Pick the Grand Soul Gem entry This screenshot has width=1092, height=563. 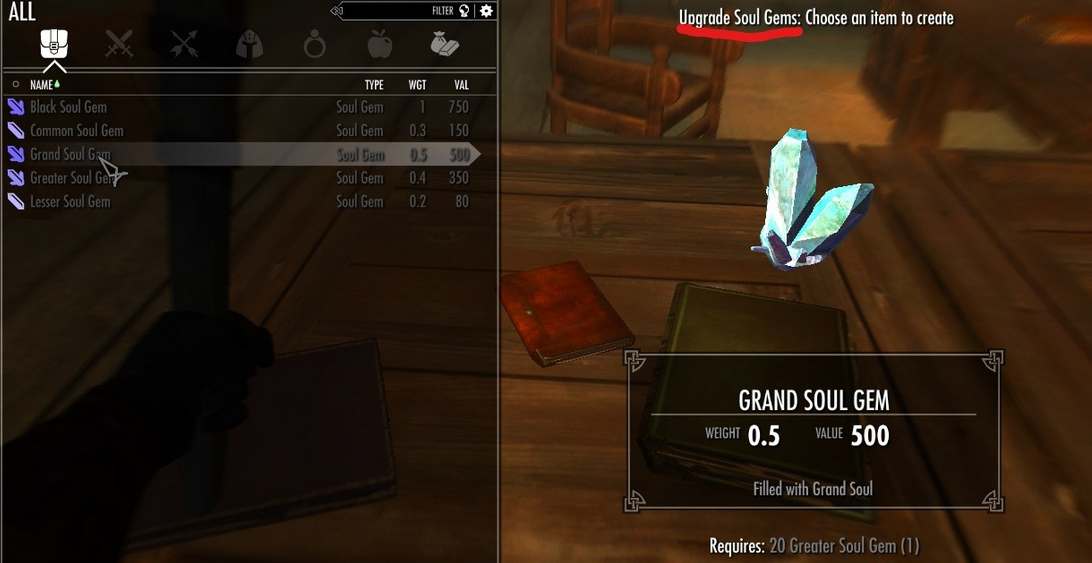coord(70,155)
